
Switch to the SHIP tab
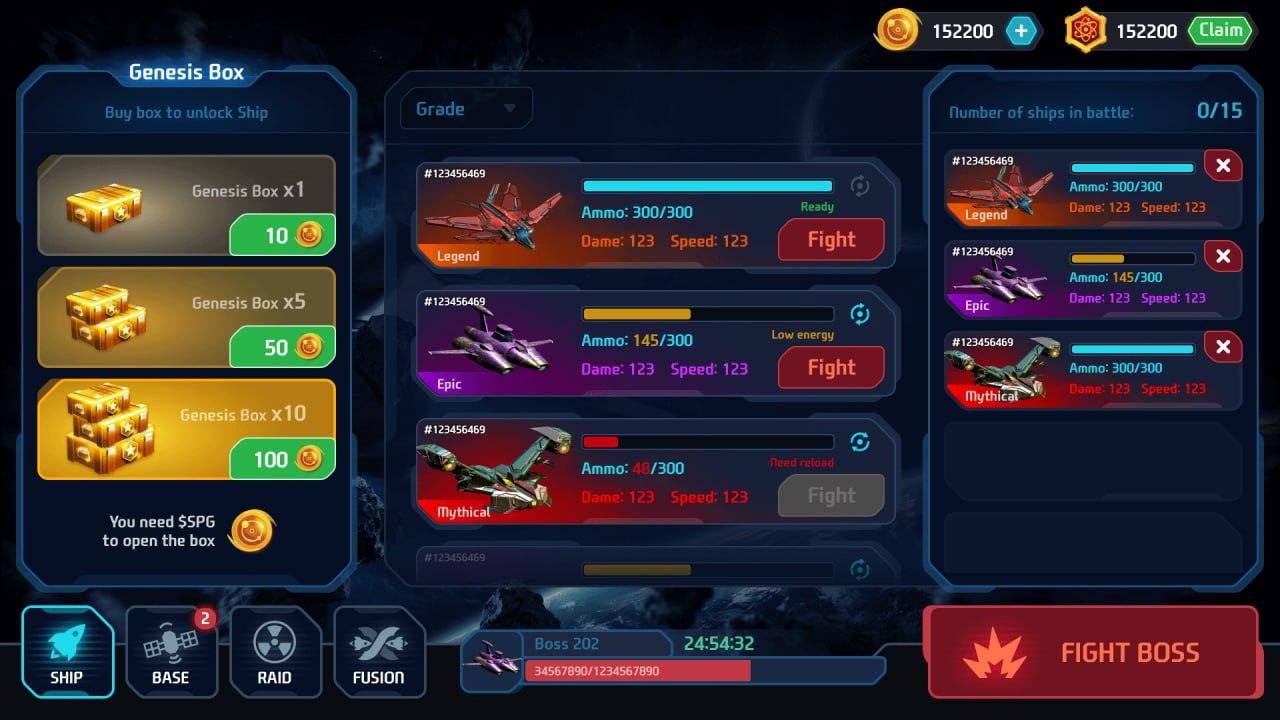click(x=67, y=652)
